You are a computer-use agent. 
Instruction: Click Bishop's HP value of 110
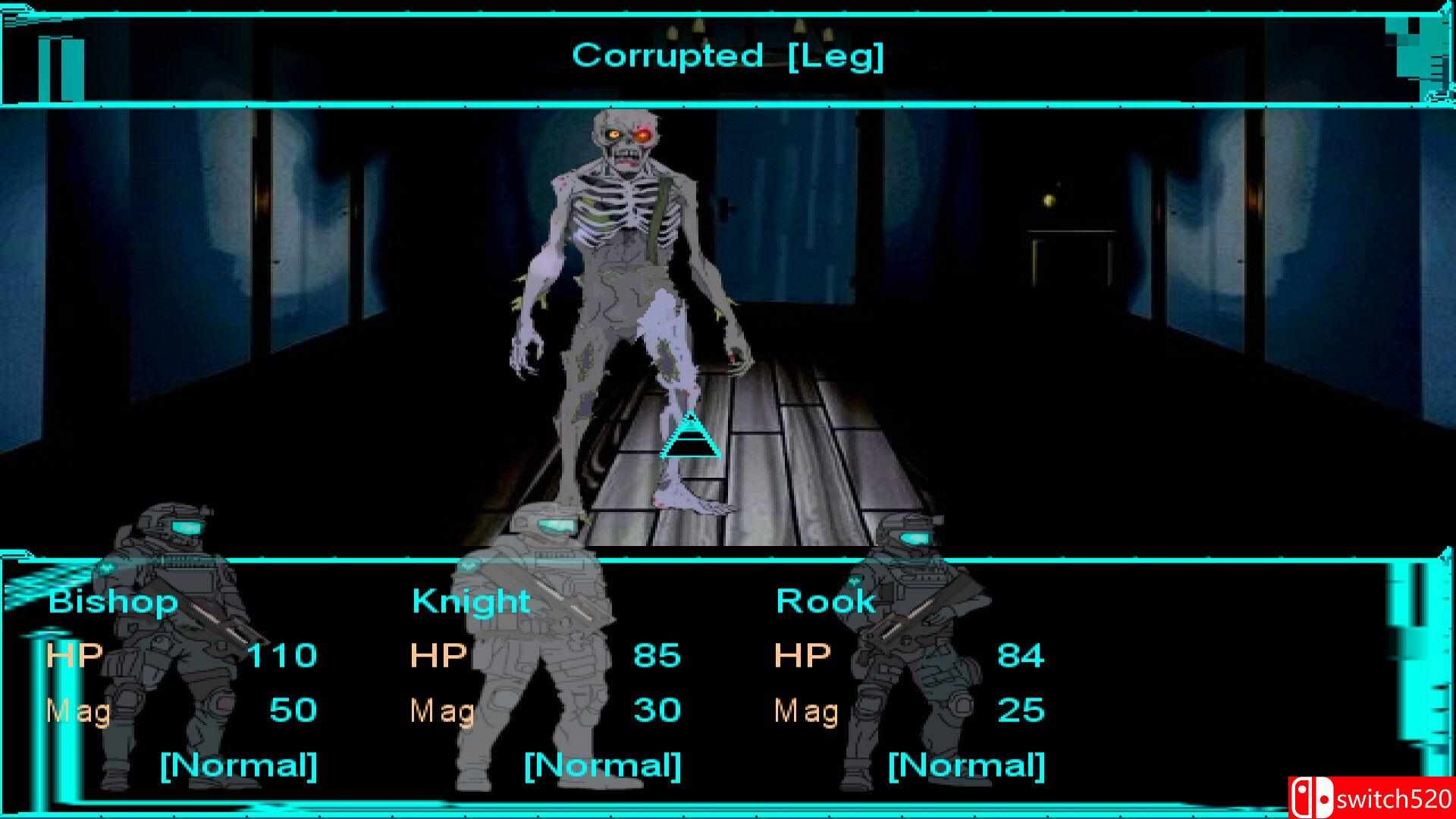pyautogui.click(x=284, y=655)
